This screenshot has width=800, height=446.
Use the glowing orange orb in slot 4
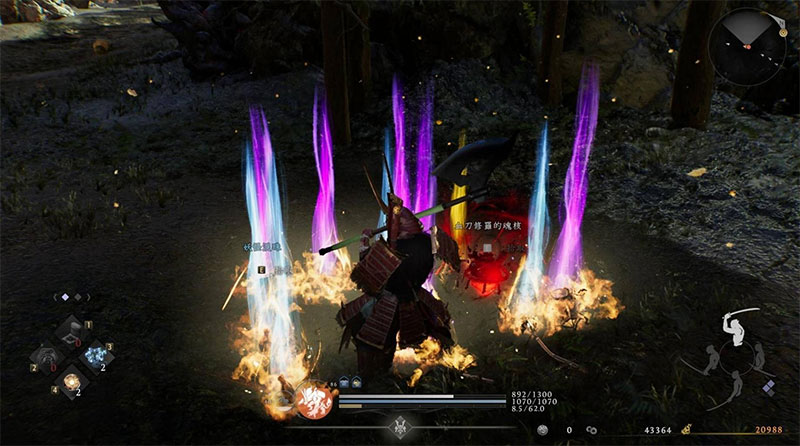coord(72,381)
